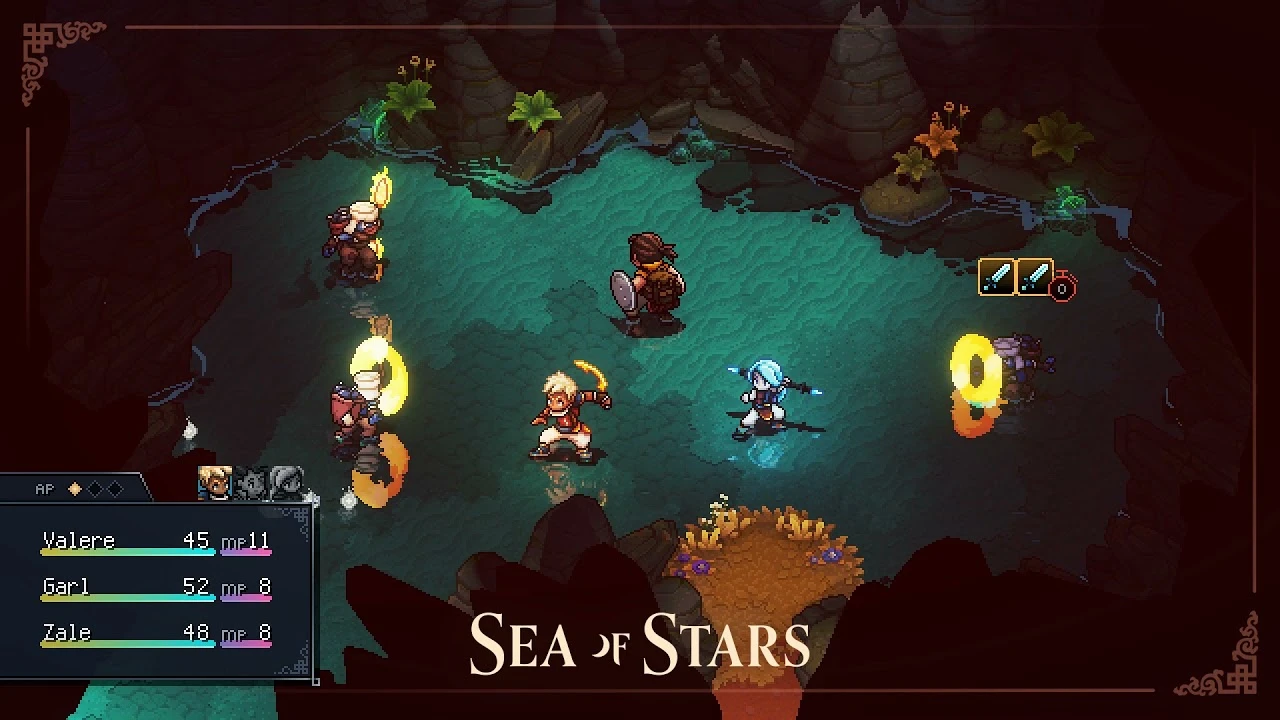Click the MP label beside Garl's bar

(235, 588)
